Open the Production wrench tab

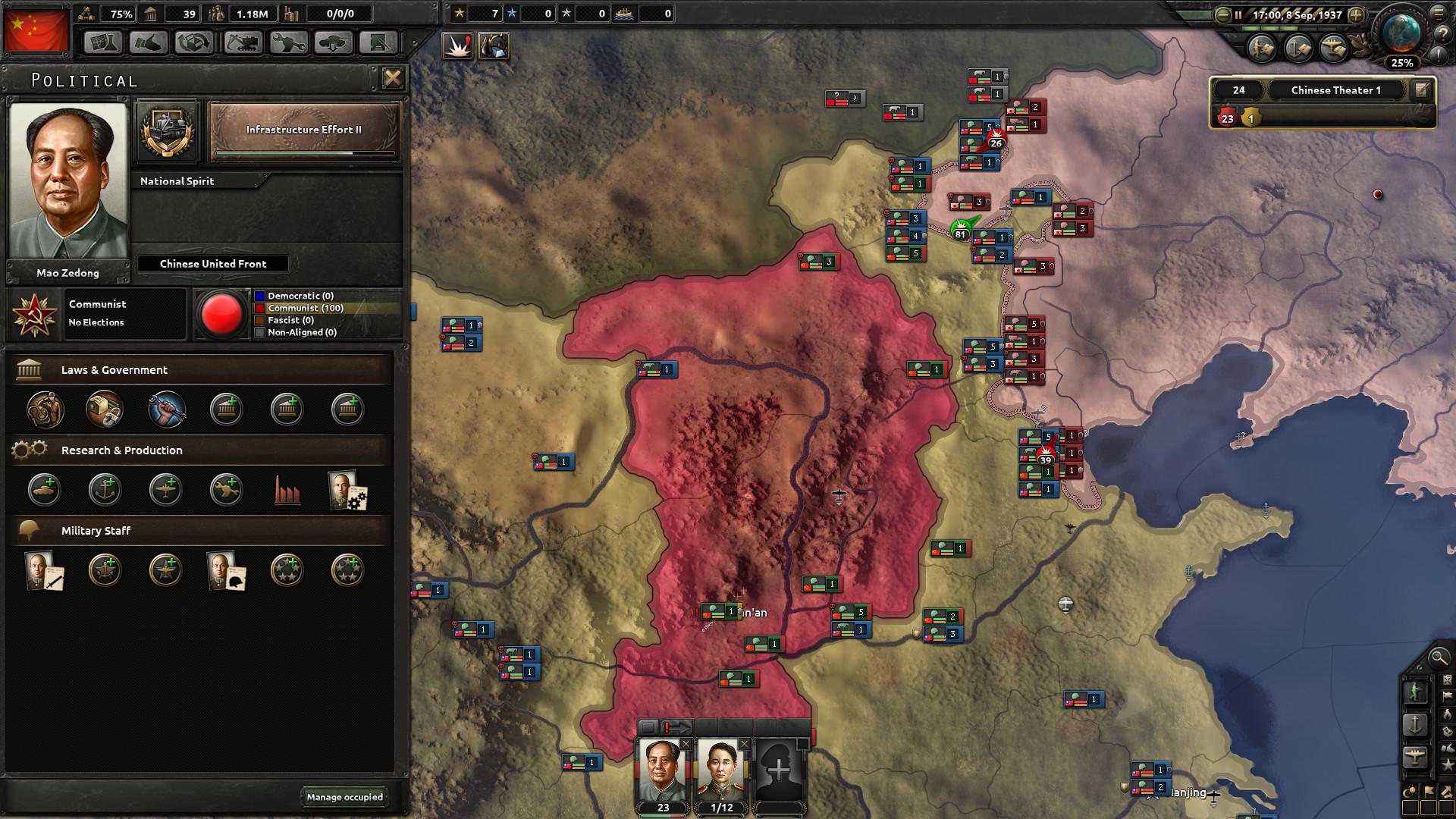click(x=287, y=42)
